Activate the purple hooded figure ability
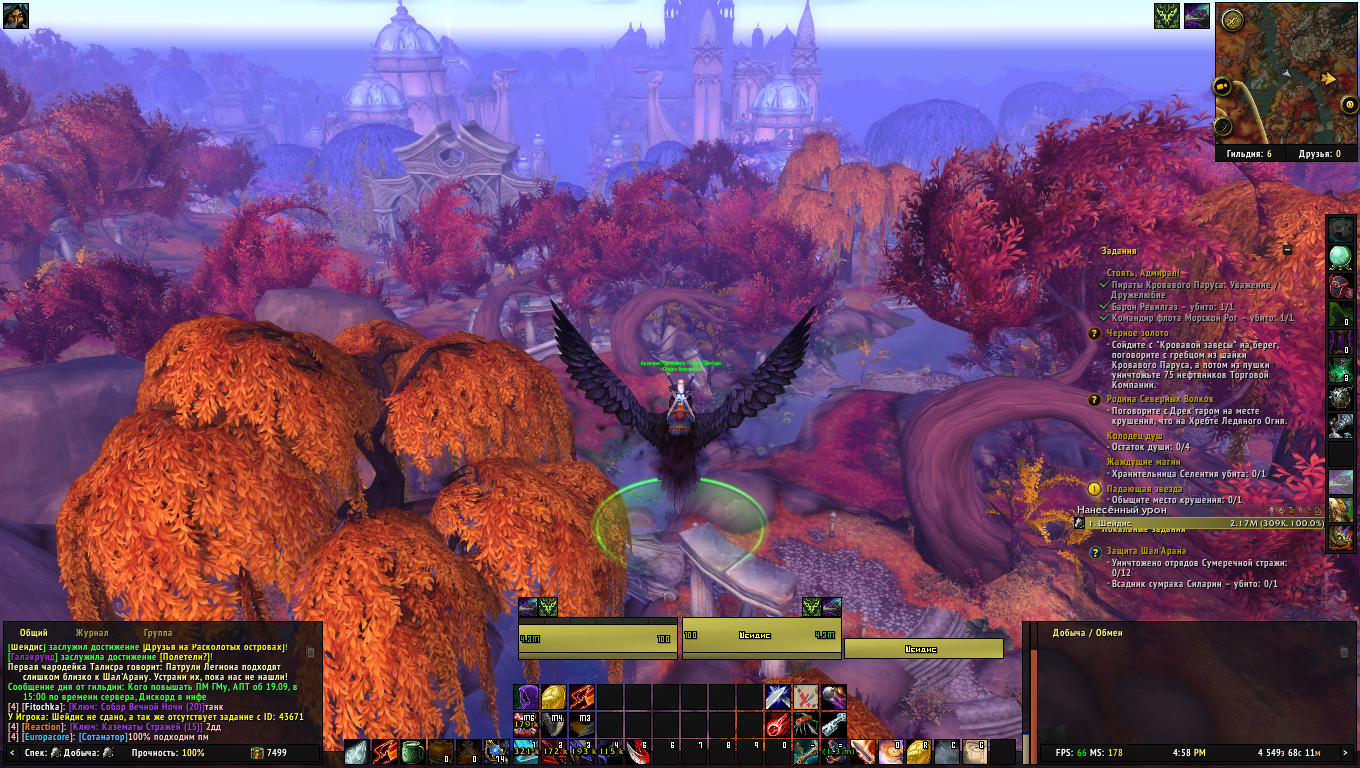This screenshot has width=1360, height=768. (x=527, y=697)
